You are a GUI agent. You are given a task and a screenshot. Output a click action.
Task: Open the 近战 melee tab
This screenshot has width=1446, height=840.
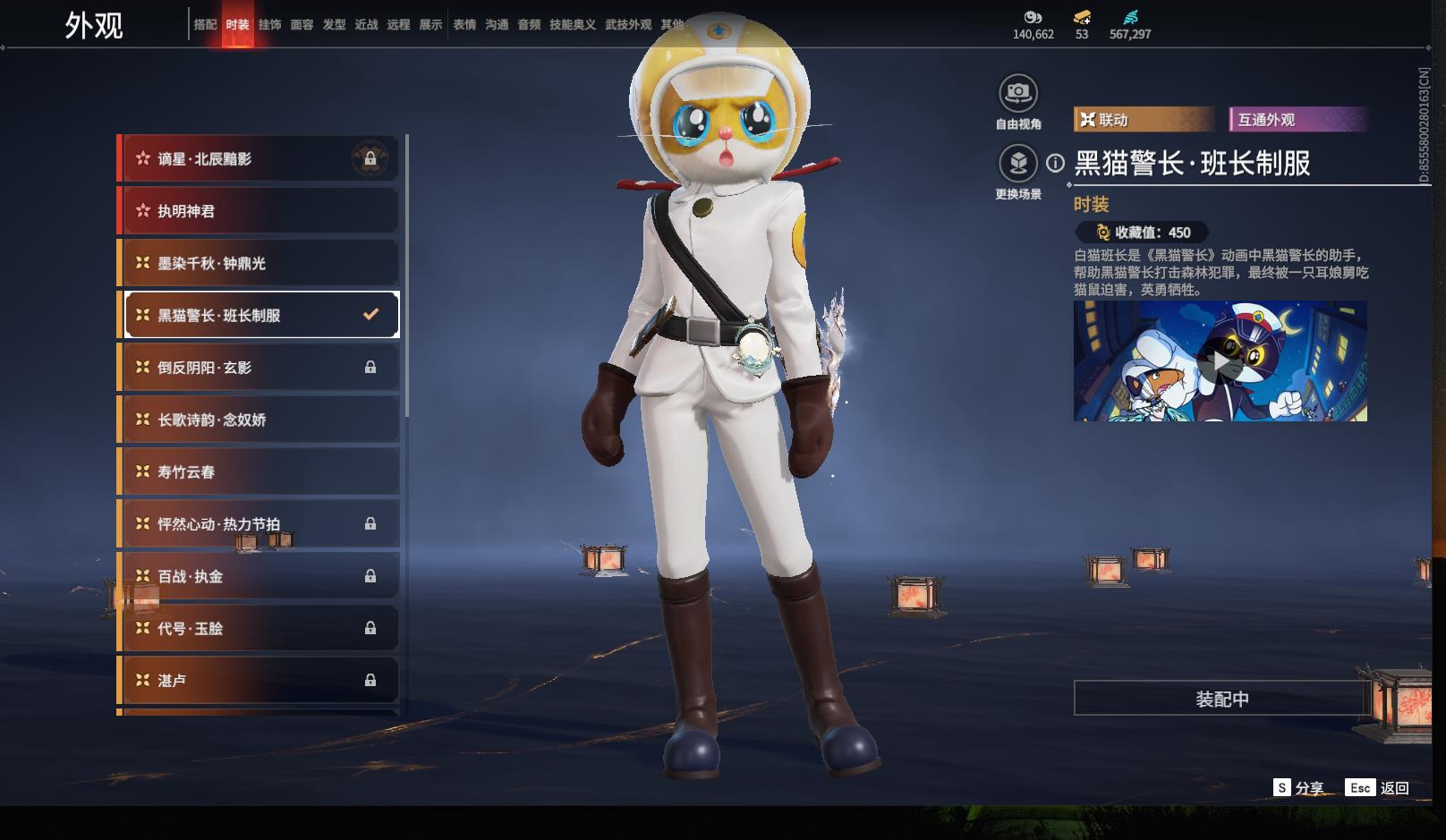click(x=366, y=24)
